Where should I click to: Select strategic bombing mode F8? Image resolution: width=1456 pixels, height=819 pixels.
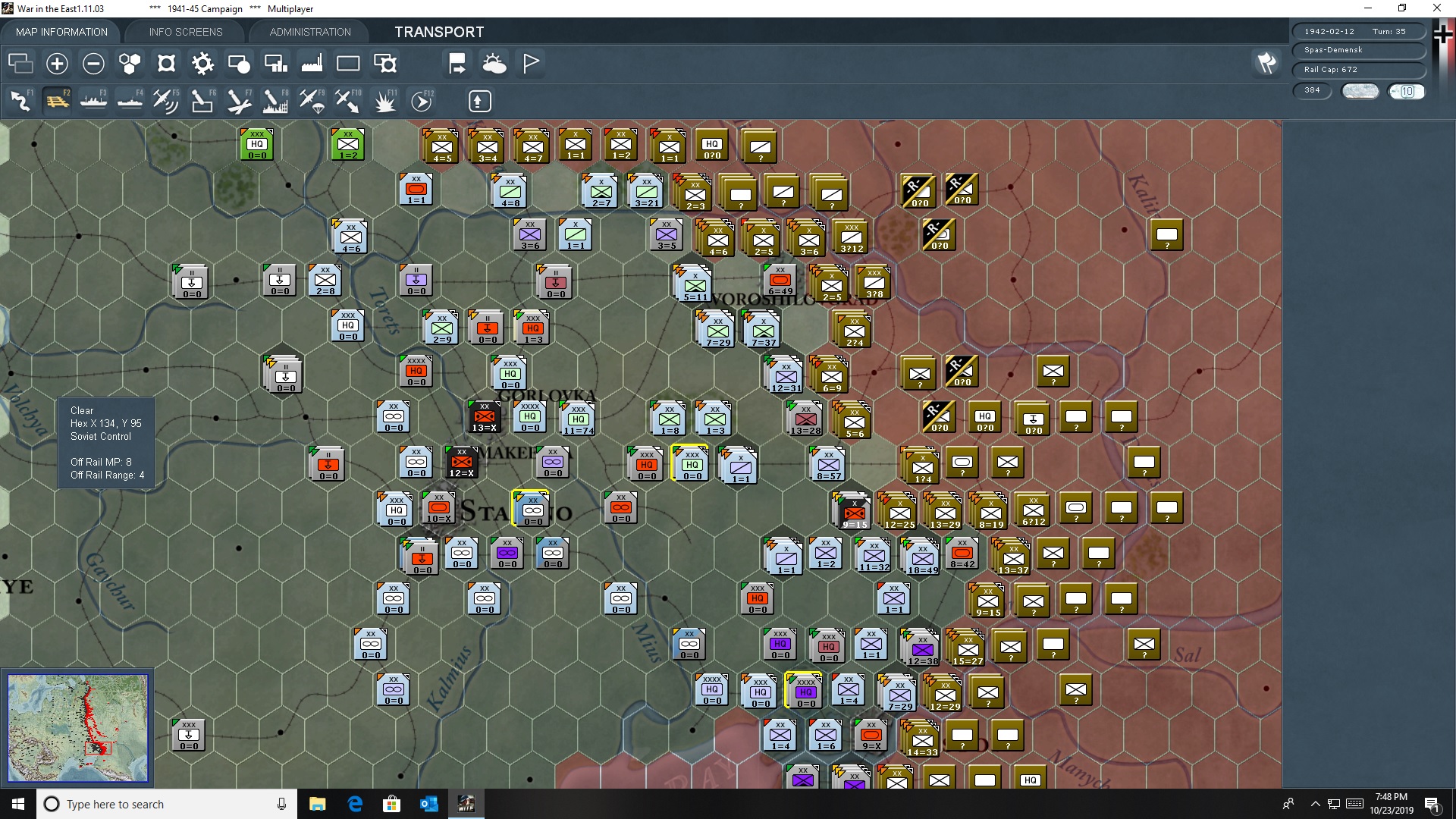(274, 100)
